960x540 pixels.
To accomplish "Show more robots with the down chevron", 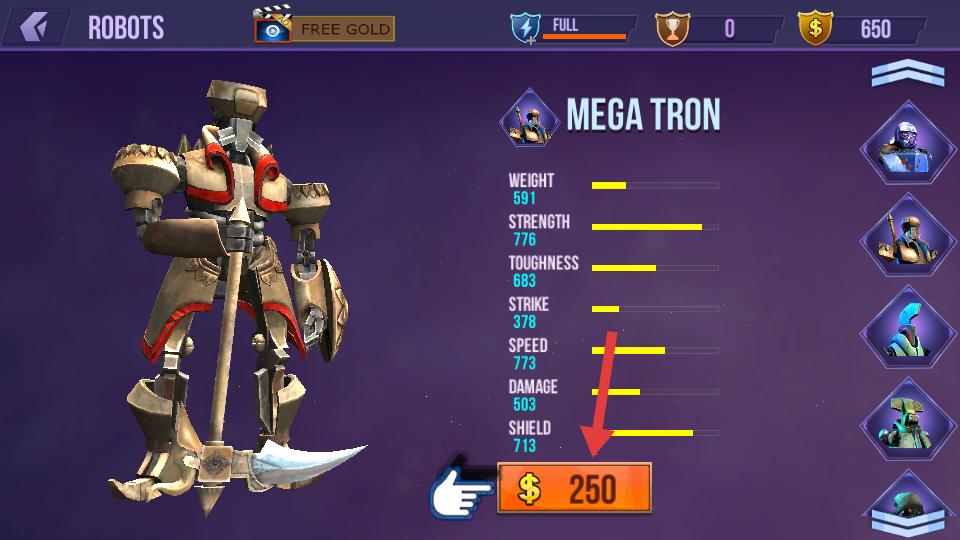I will 907,520.
